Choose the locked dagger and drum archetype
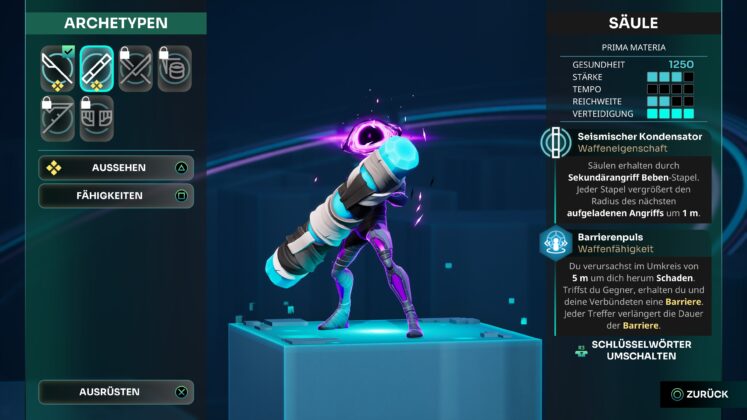This screenshot has width=747, height=420. 175,67
